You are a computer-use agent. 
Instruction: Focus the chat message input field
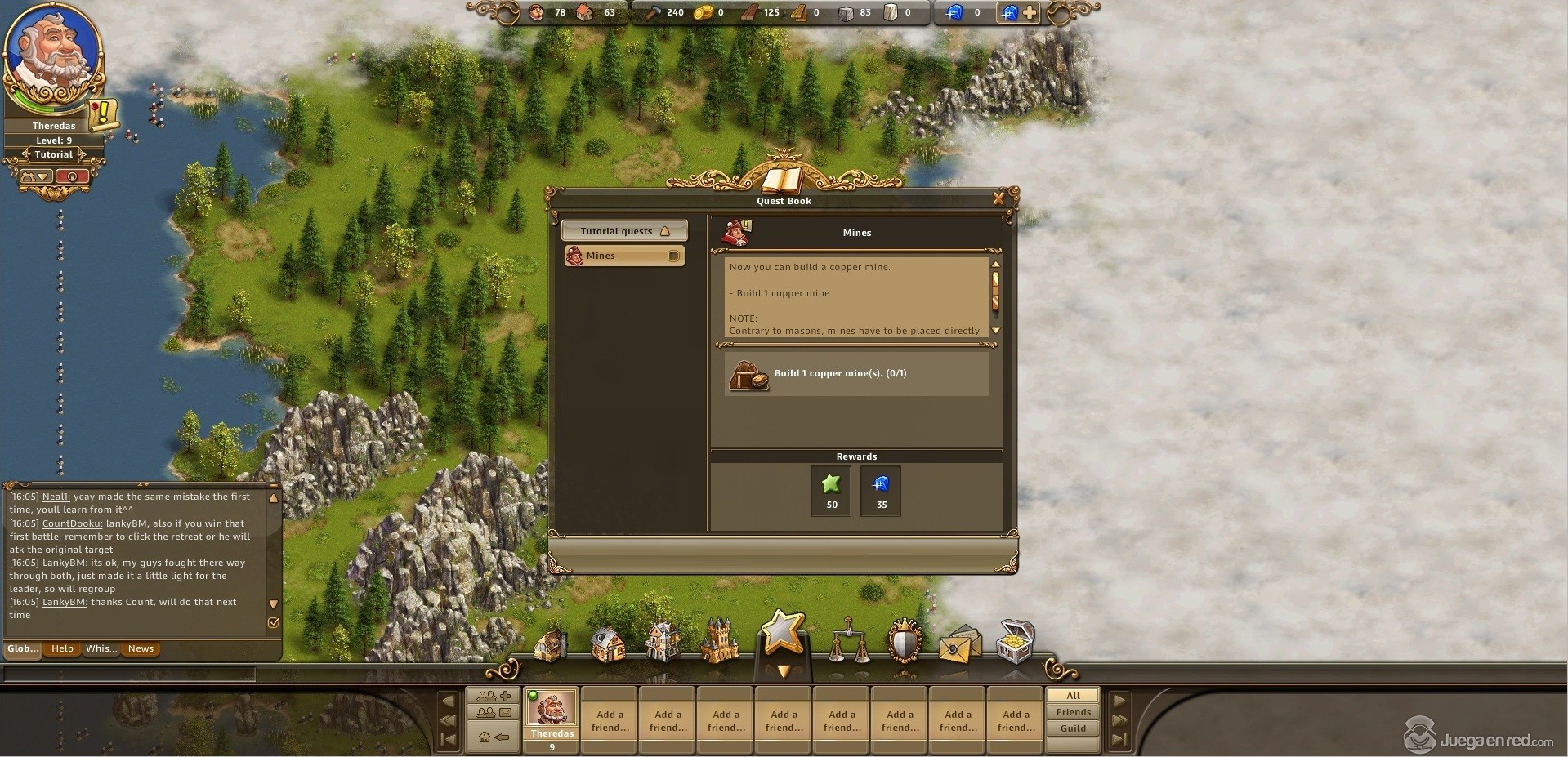click(x=131, y=674)
